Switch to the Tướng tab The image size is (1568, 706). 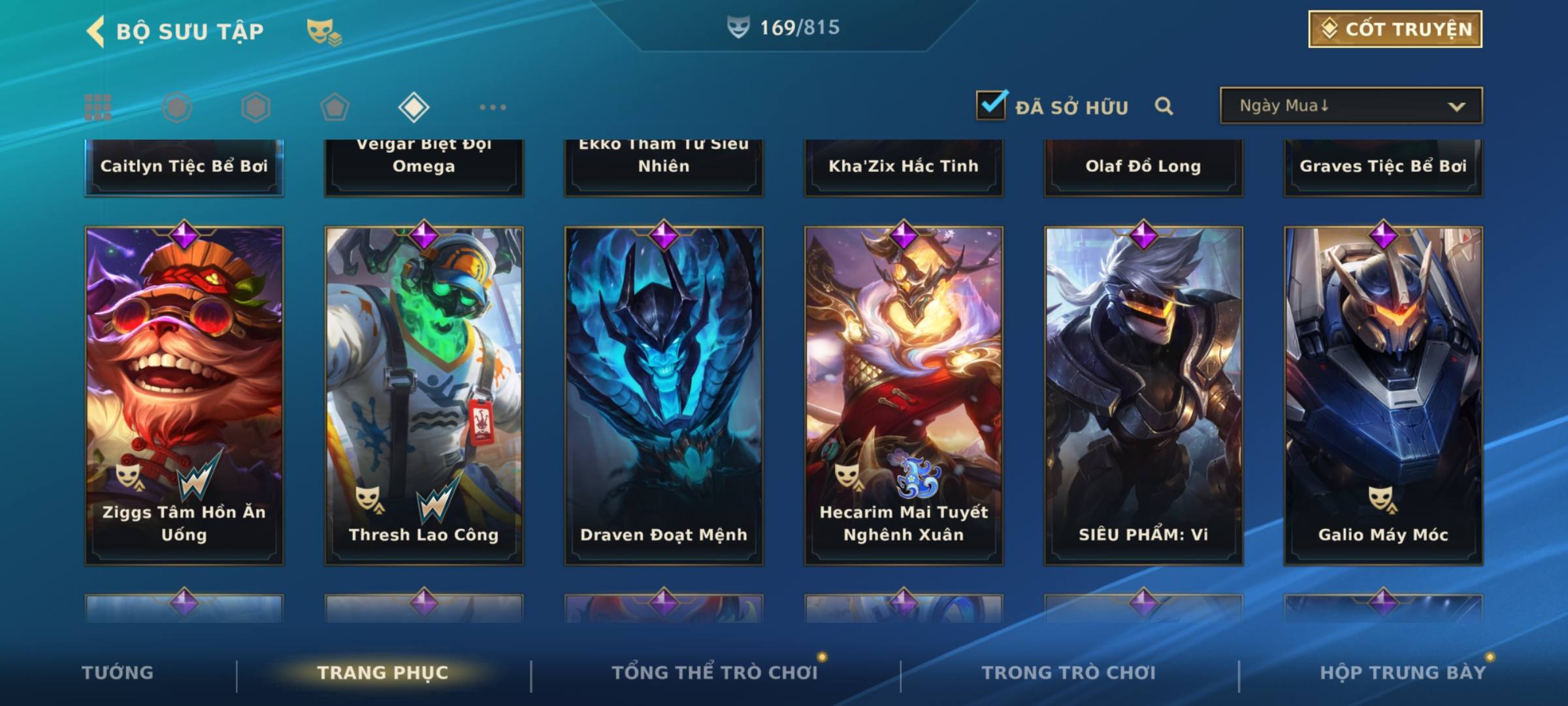118,673
